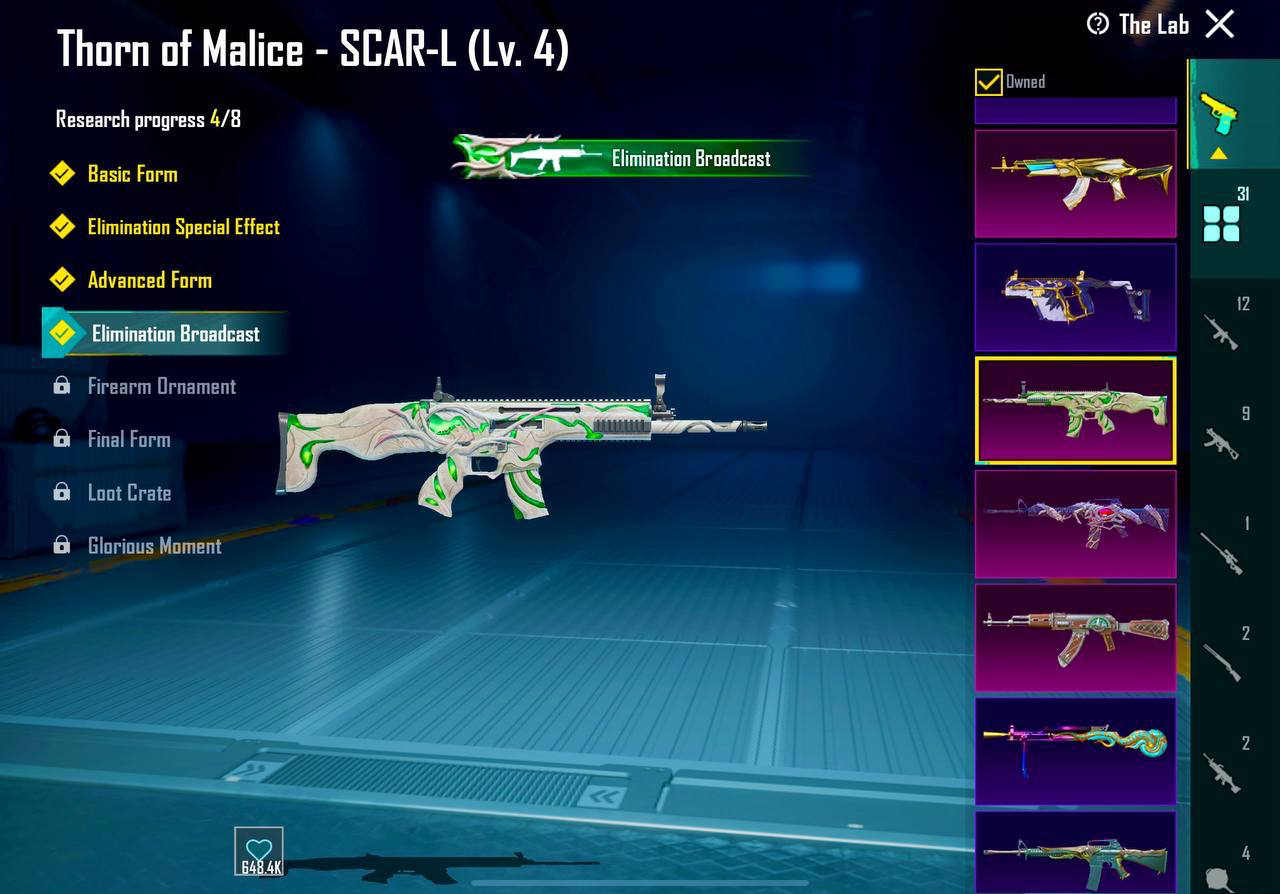
Task: Open the yellow pistol category tab
Action: [1218, 114]
